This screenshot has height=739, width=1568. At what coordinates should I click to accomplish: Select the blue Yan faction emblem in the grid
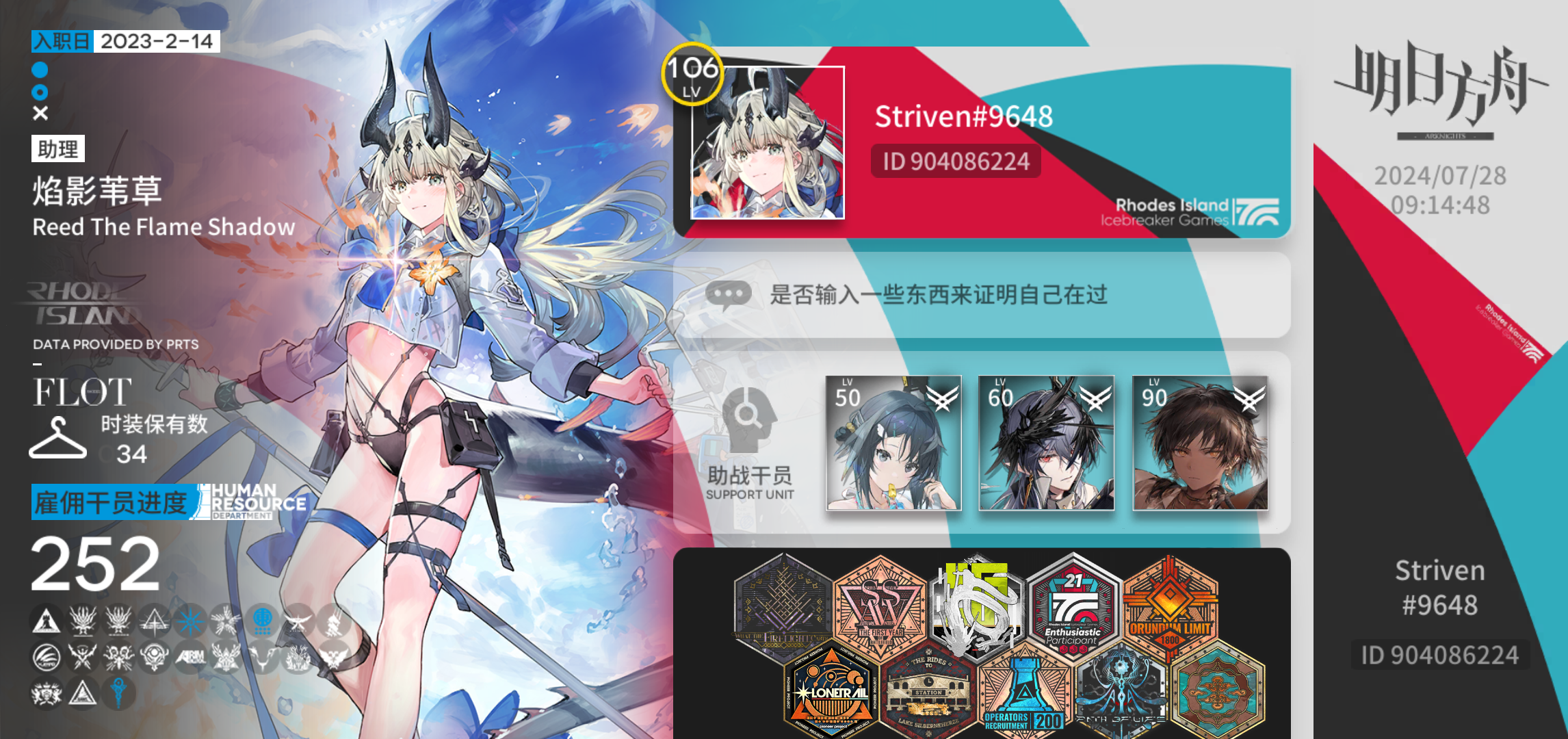263,620
